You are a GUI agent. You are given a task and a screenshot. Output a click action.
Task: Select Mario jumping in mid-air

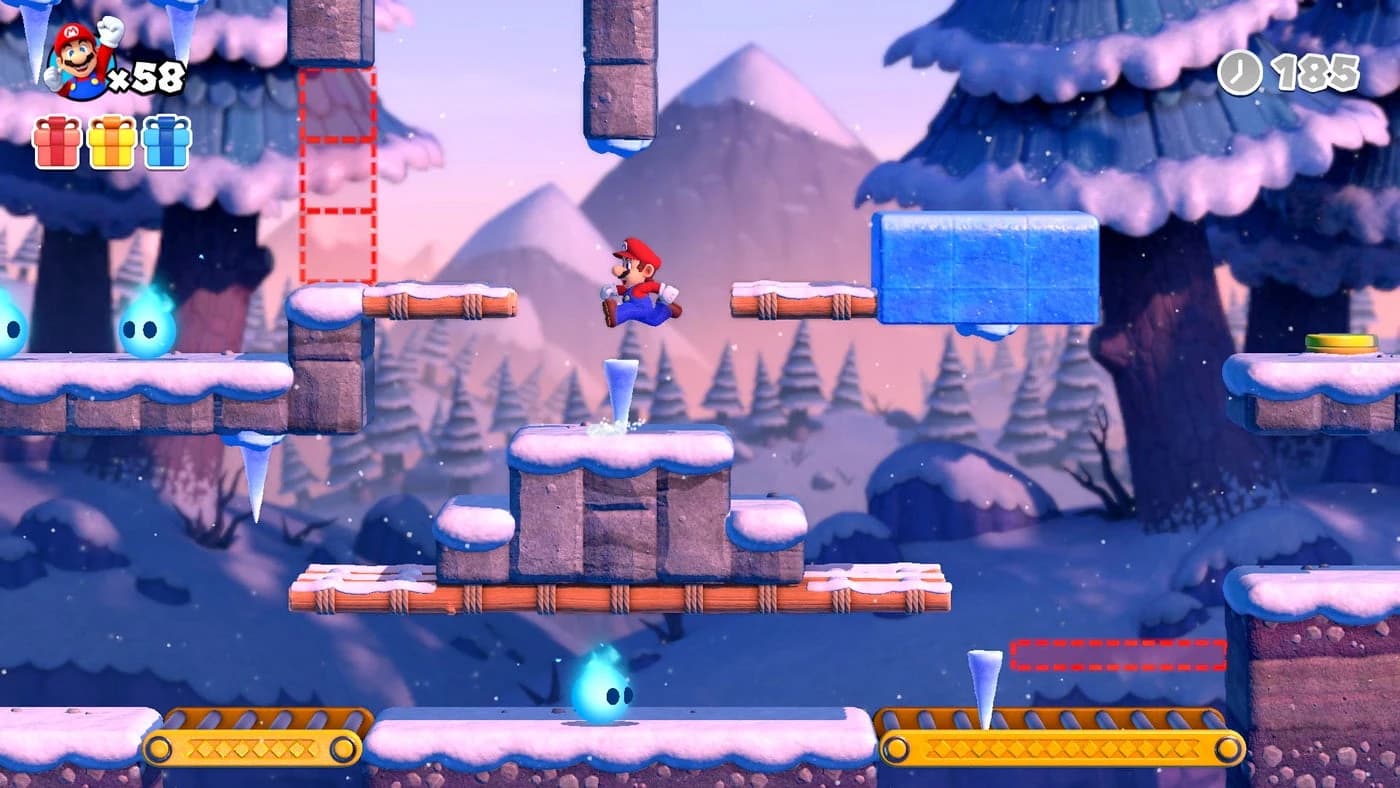click(640, 280)
